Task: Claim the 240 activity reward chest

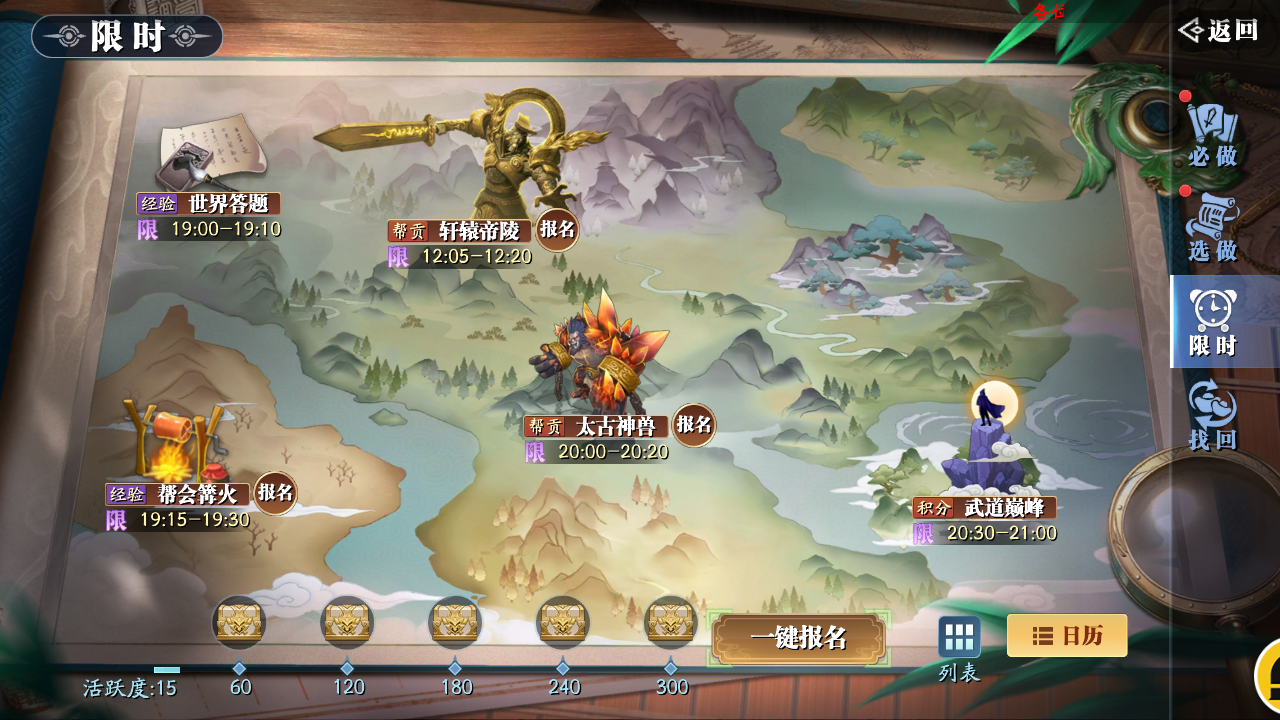Action: tap(563, 622)
